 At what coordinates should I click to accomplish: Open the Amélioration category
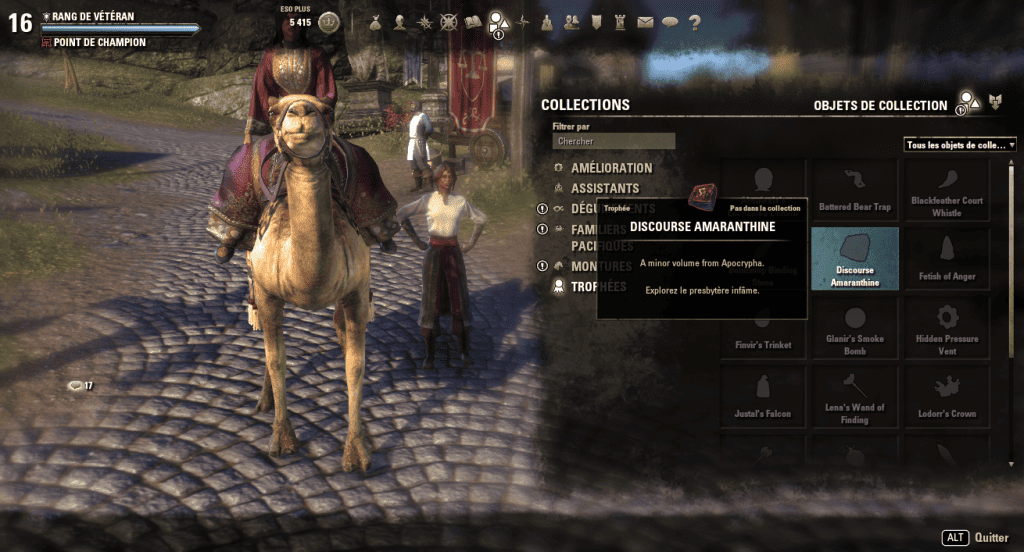tap(611, 168)
